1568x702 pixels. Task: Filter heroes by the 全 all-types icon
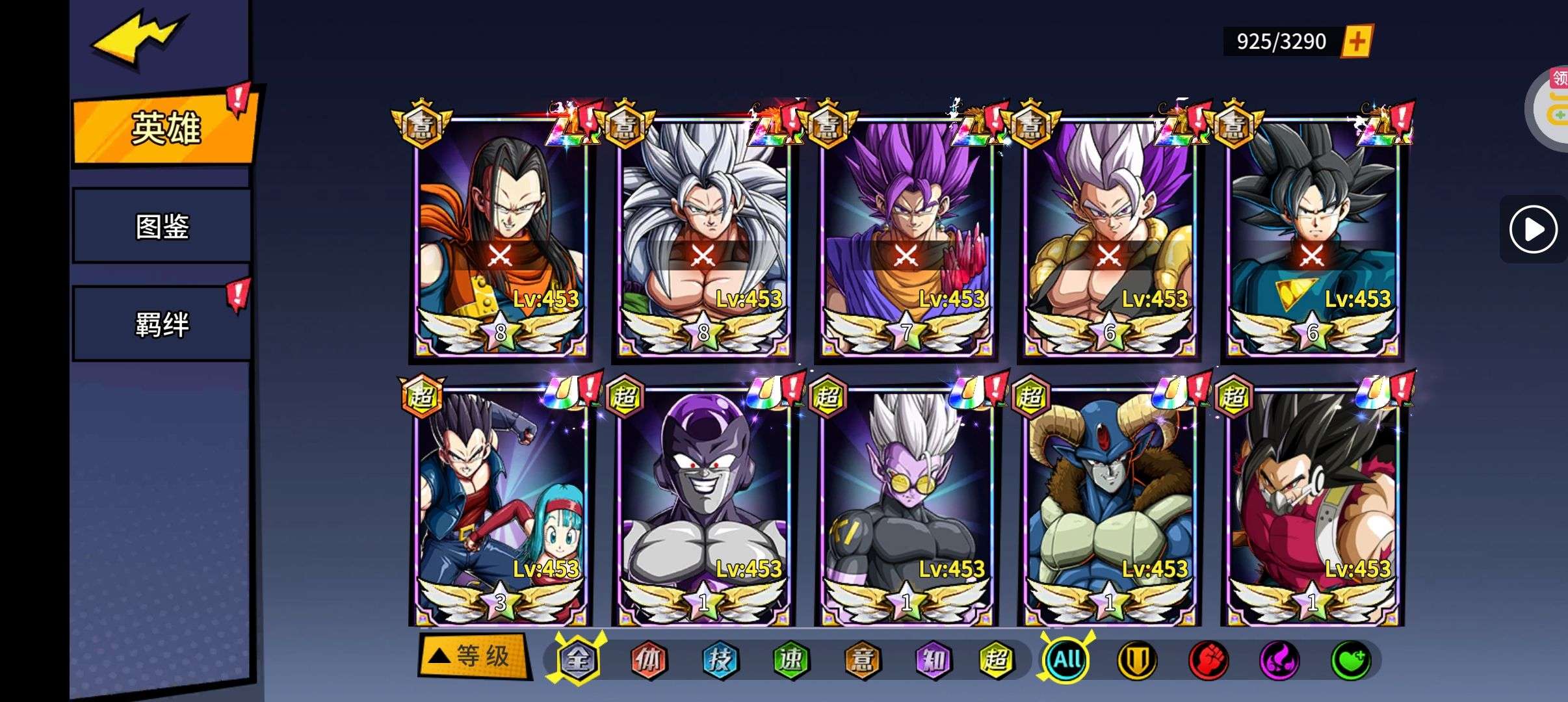tap(577, 660)
